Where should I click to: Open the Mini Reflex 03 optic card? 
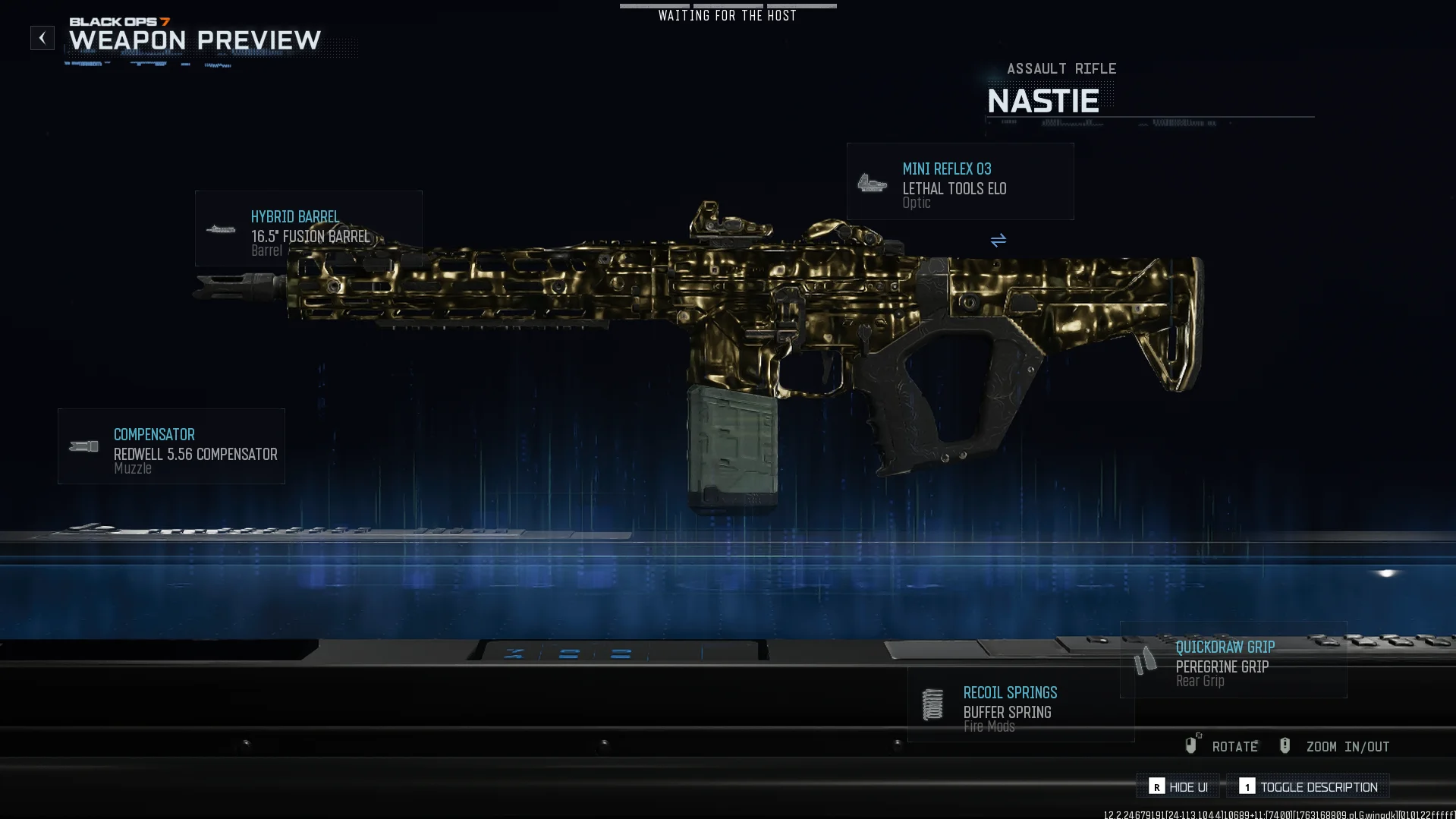pos(960,182)
